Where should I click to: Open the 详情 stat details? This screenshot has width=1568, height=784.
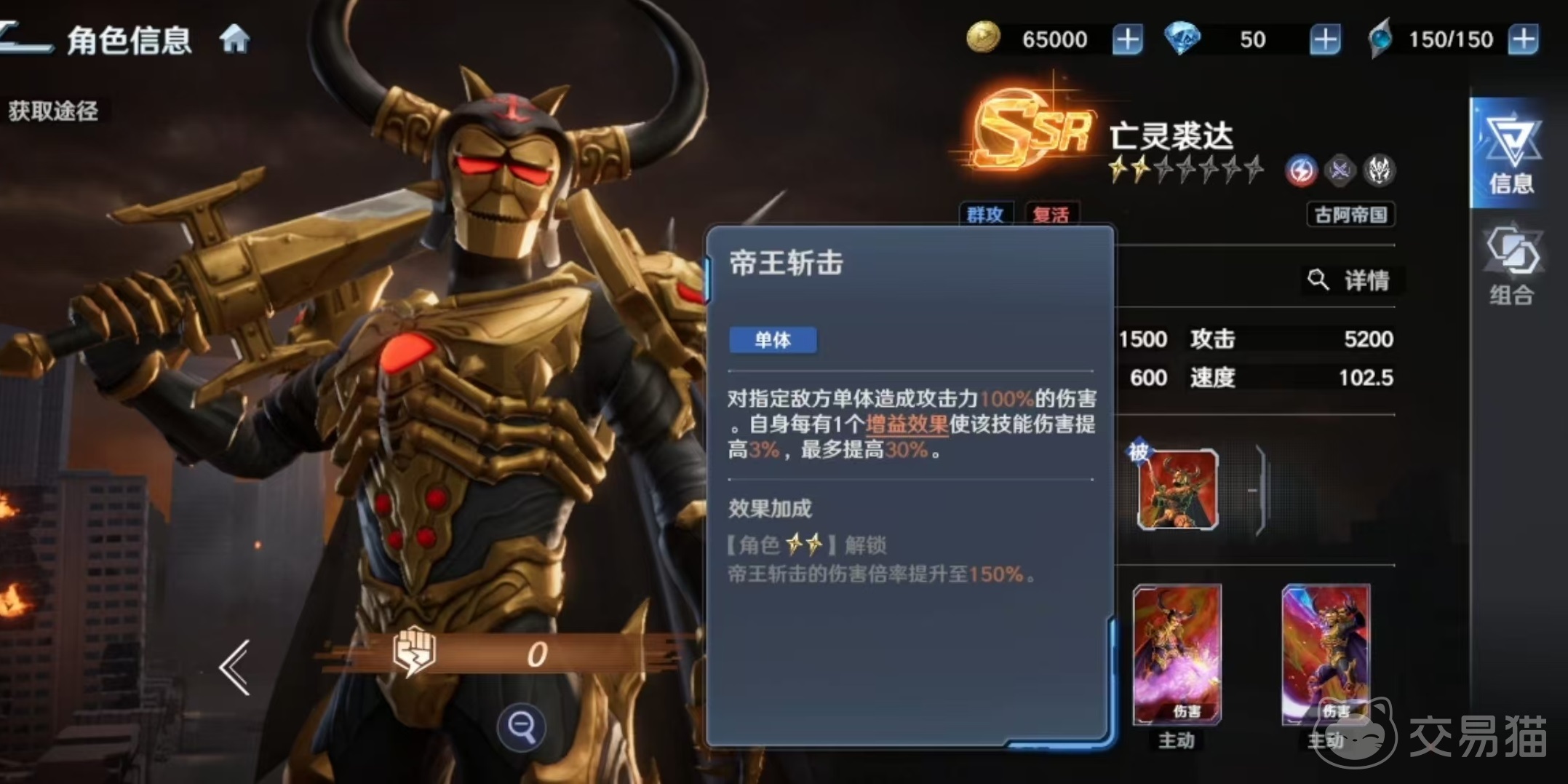[x=1351, y=280]
